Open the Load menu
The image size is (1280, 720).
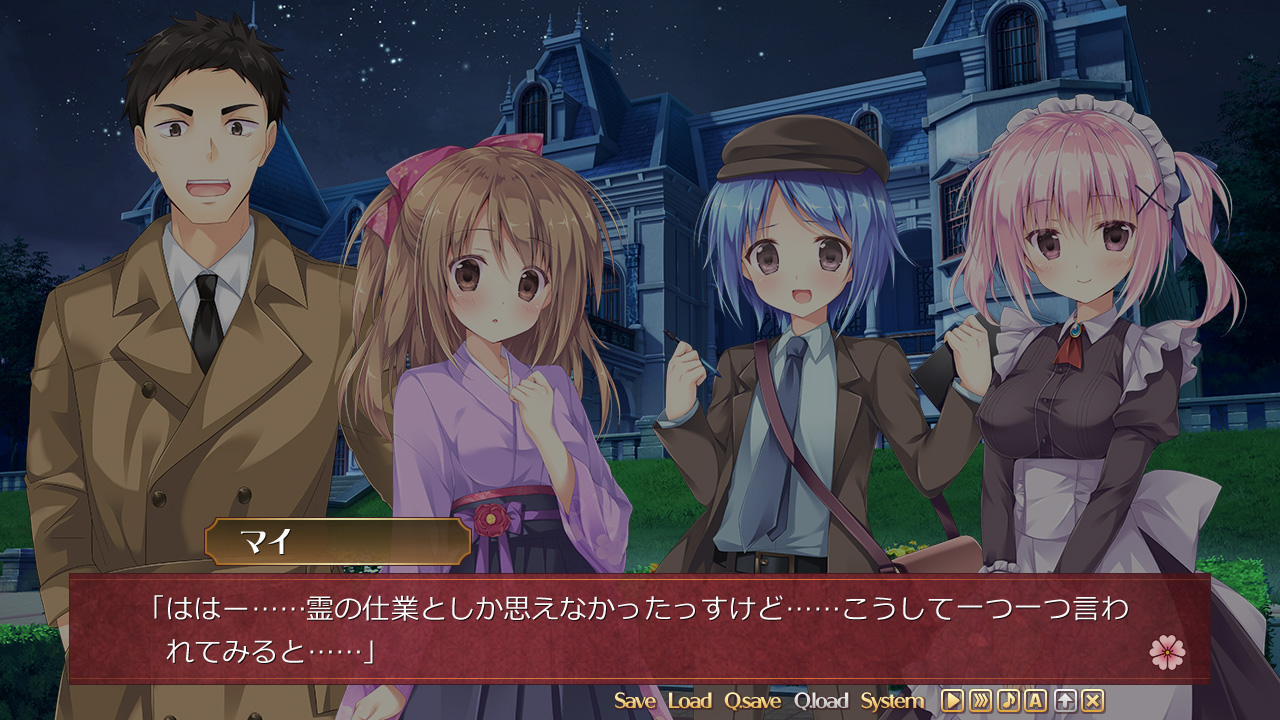[690, 701]
